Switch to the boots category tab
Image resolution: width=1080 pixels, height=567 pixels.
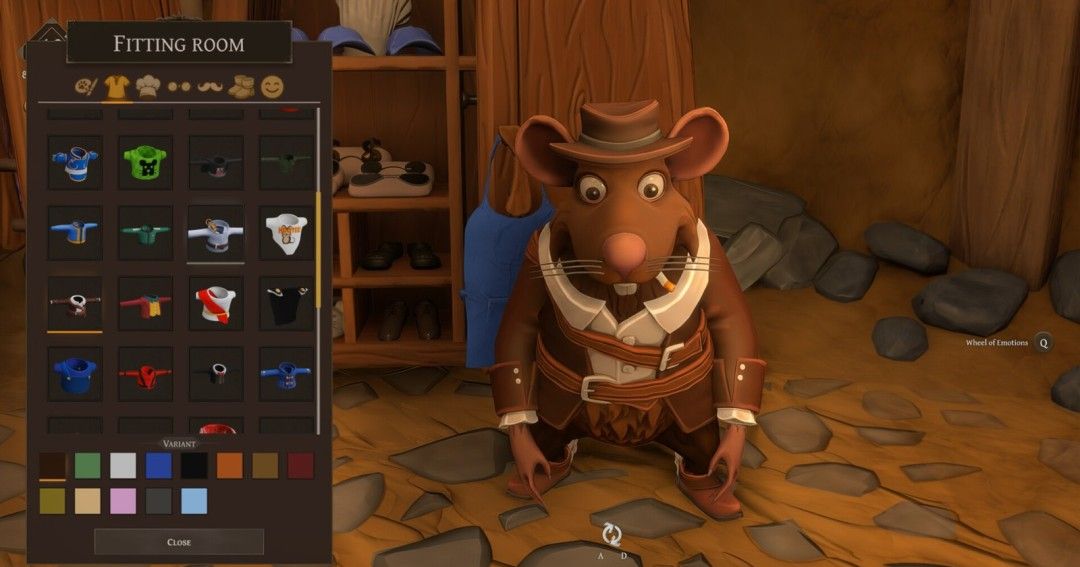[241, 87]
